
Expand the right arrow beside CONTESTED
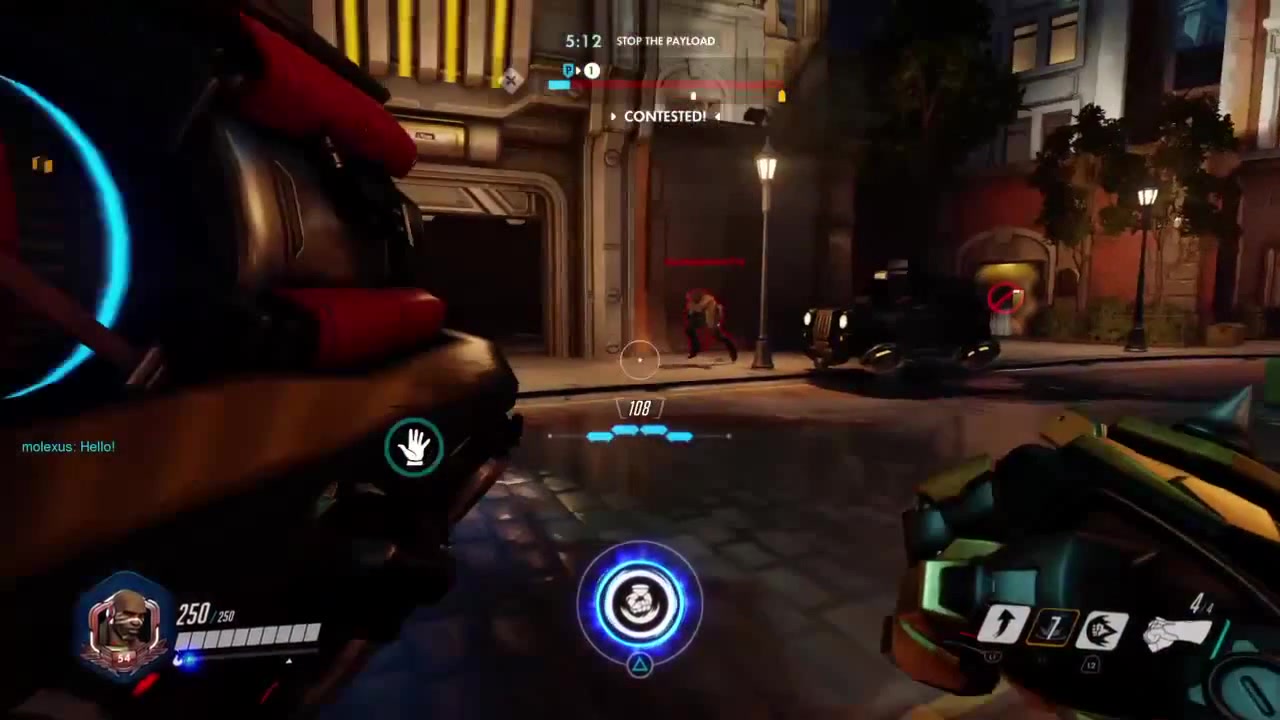pos(718,117)
